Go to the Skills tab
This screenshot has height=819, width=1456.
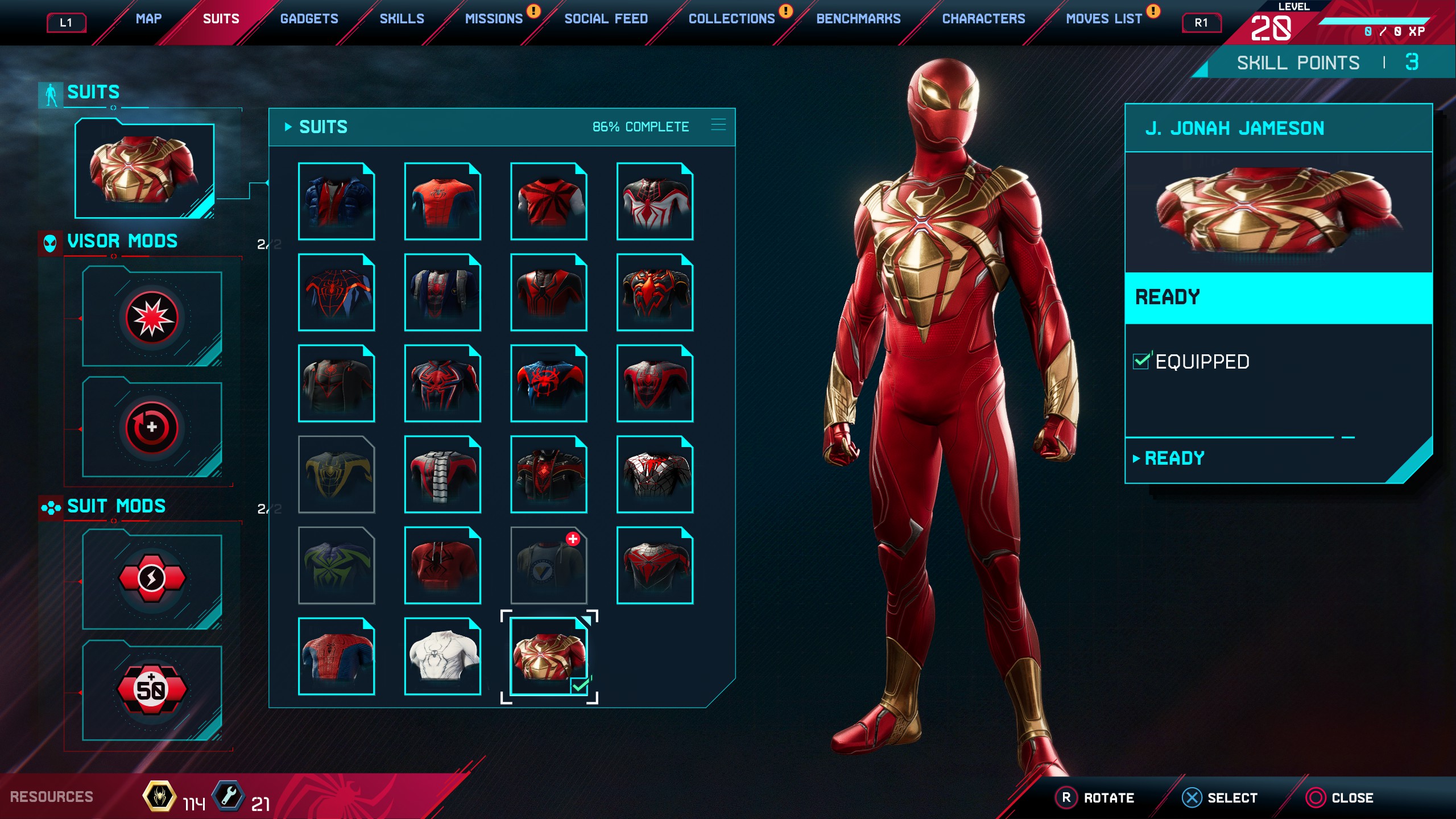point(402,19)
